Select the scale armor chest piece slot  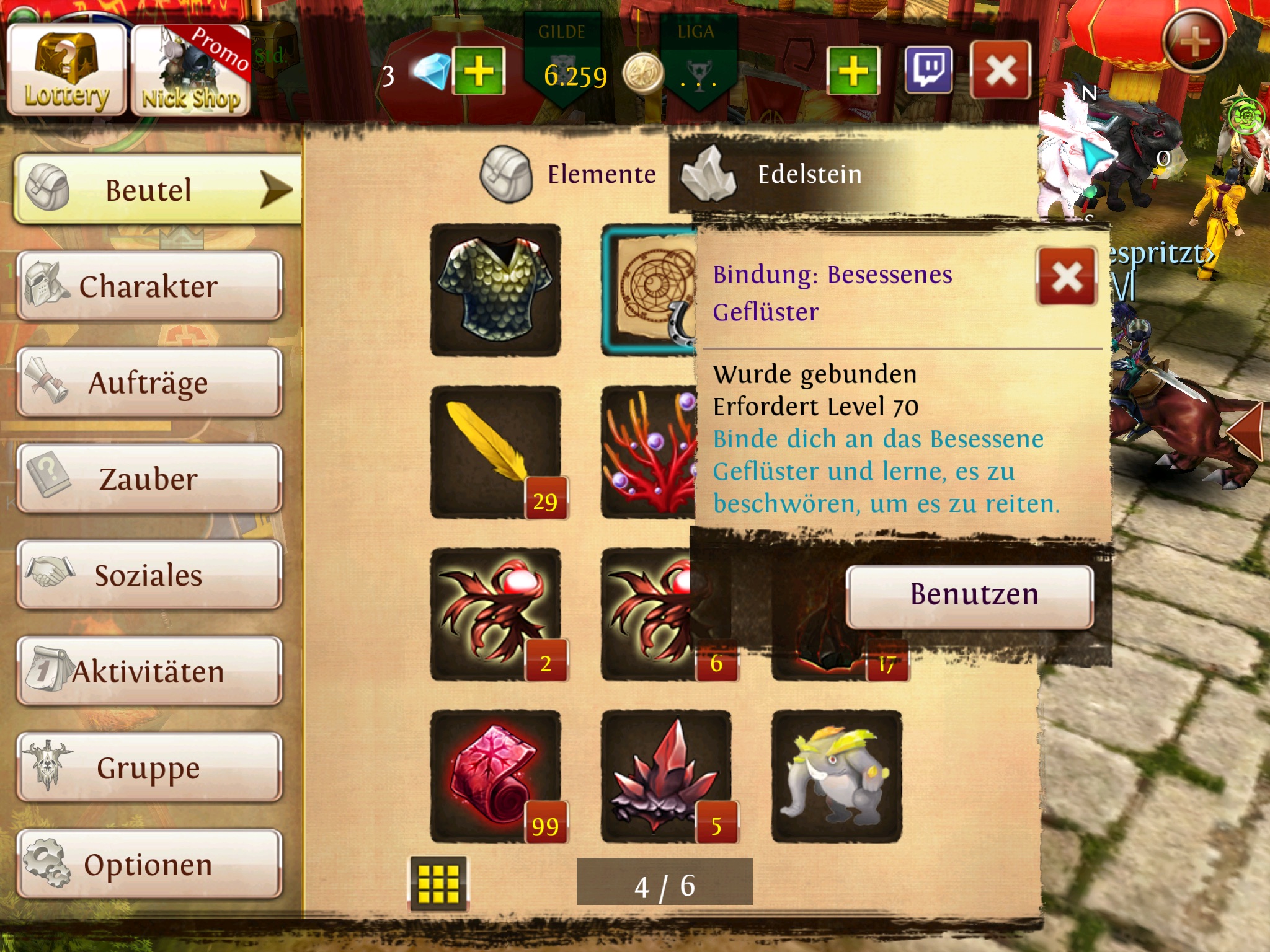click(x=495, y=290)
